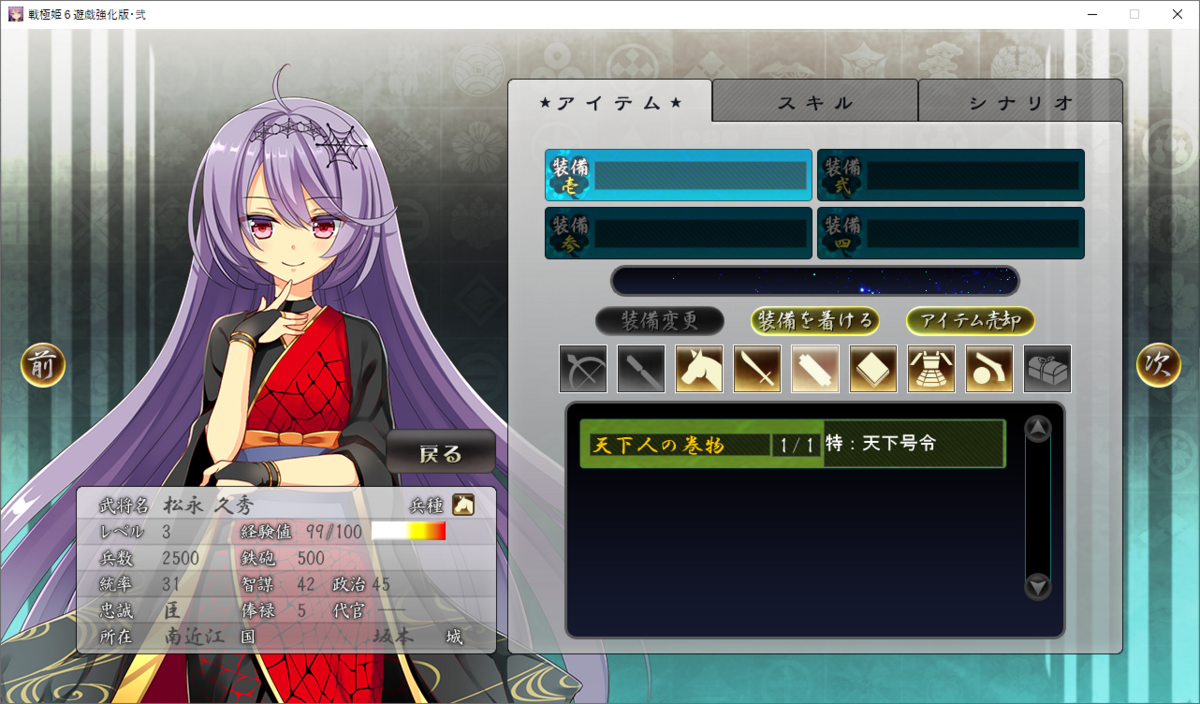Choose equipment slot 弐
The height and width of the screenshot is (704, 1200).
coord(950,176)
